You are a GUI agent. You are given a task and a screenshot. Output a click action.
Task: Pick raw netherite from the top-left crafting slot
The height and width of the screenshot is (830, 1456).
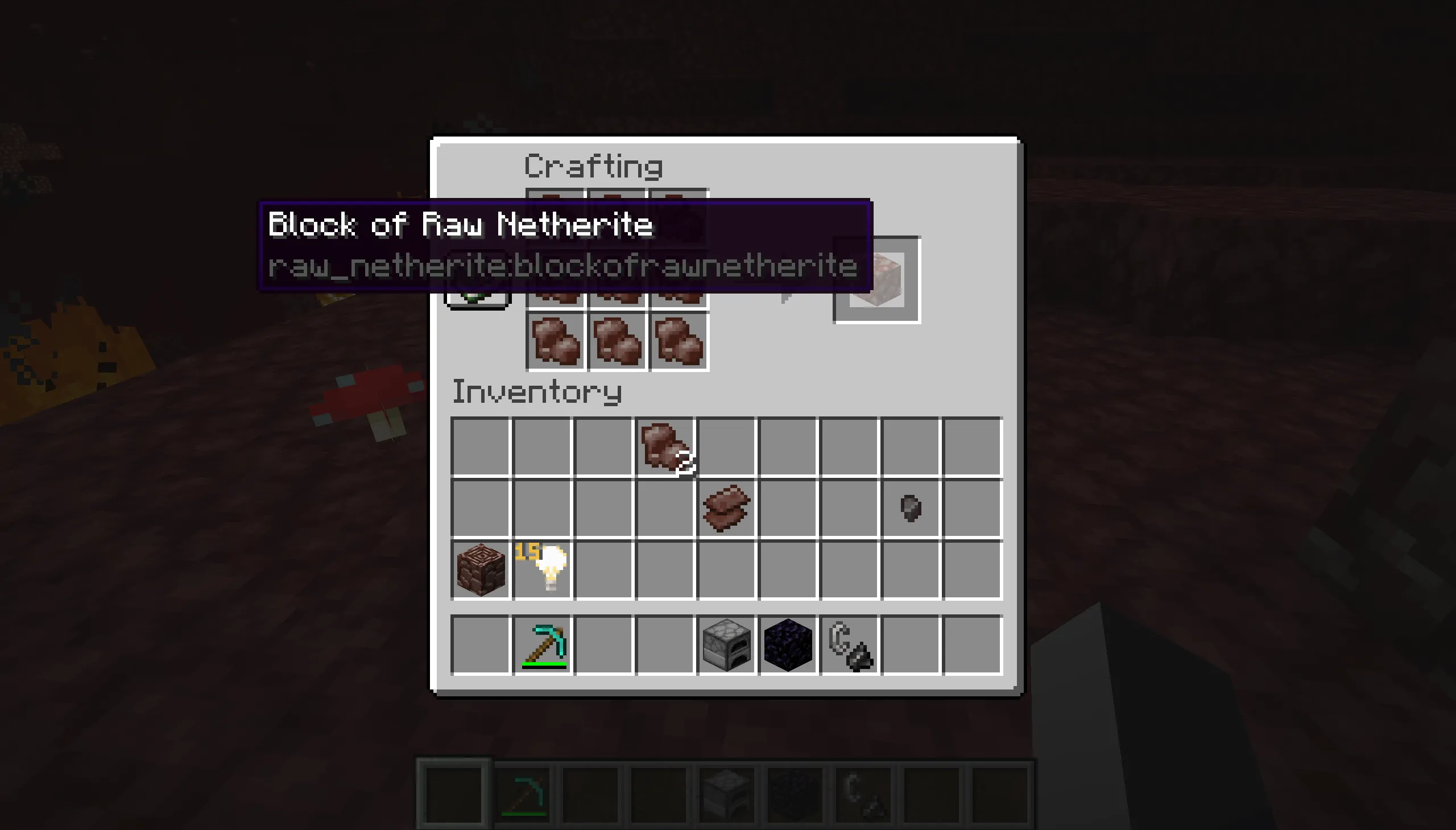tap(556, 218)
